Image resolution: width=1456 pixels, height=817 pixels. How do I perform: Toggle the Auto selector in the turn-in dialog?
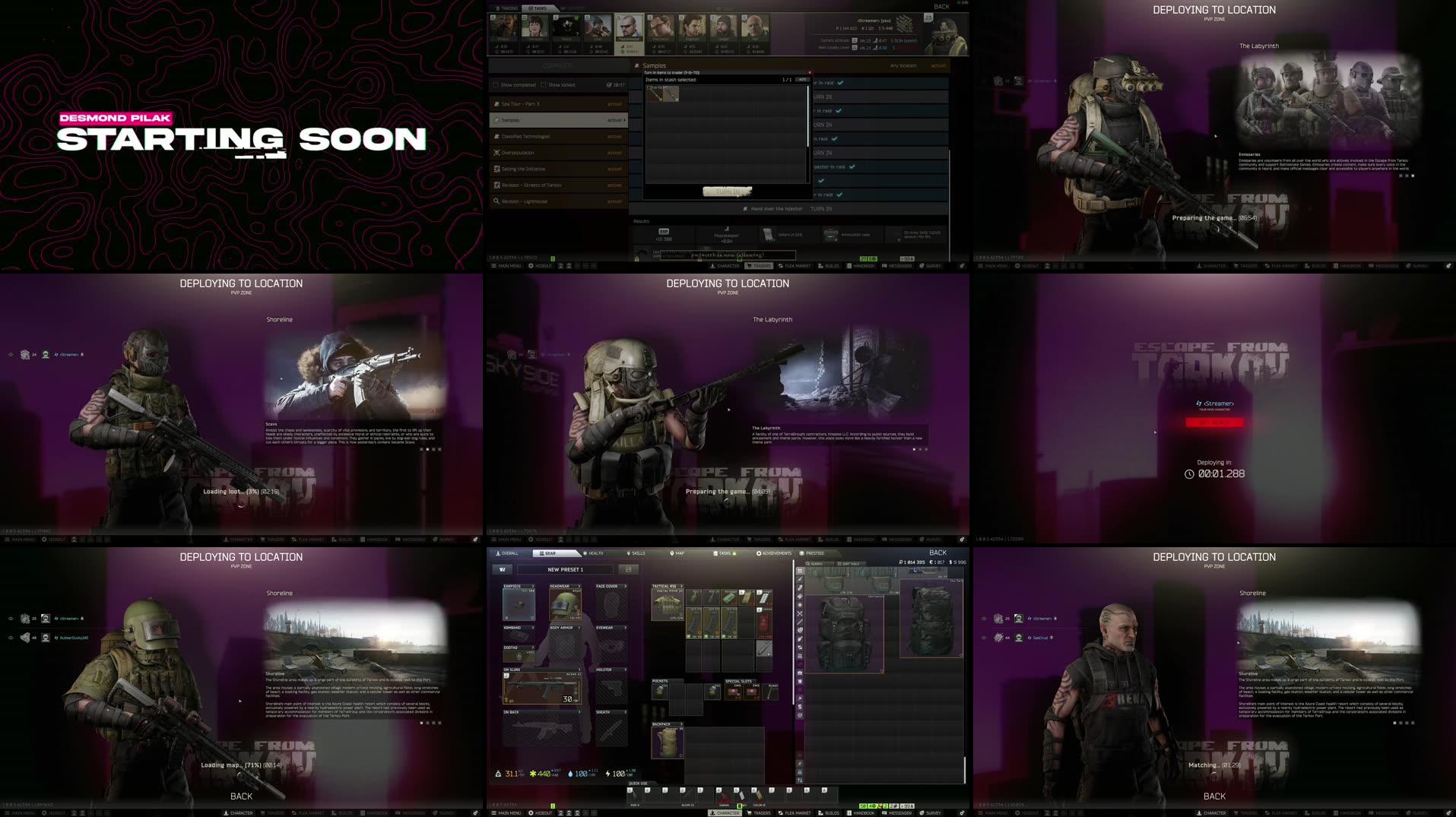802,80
